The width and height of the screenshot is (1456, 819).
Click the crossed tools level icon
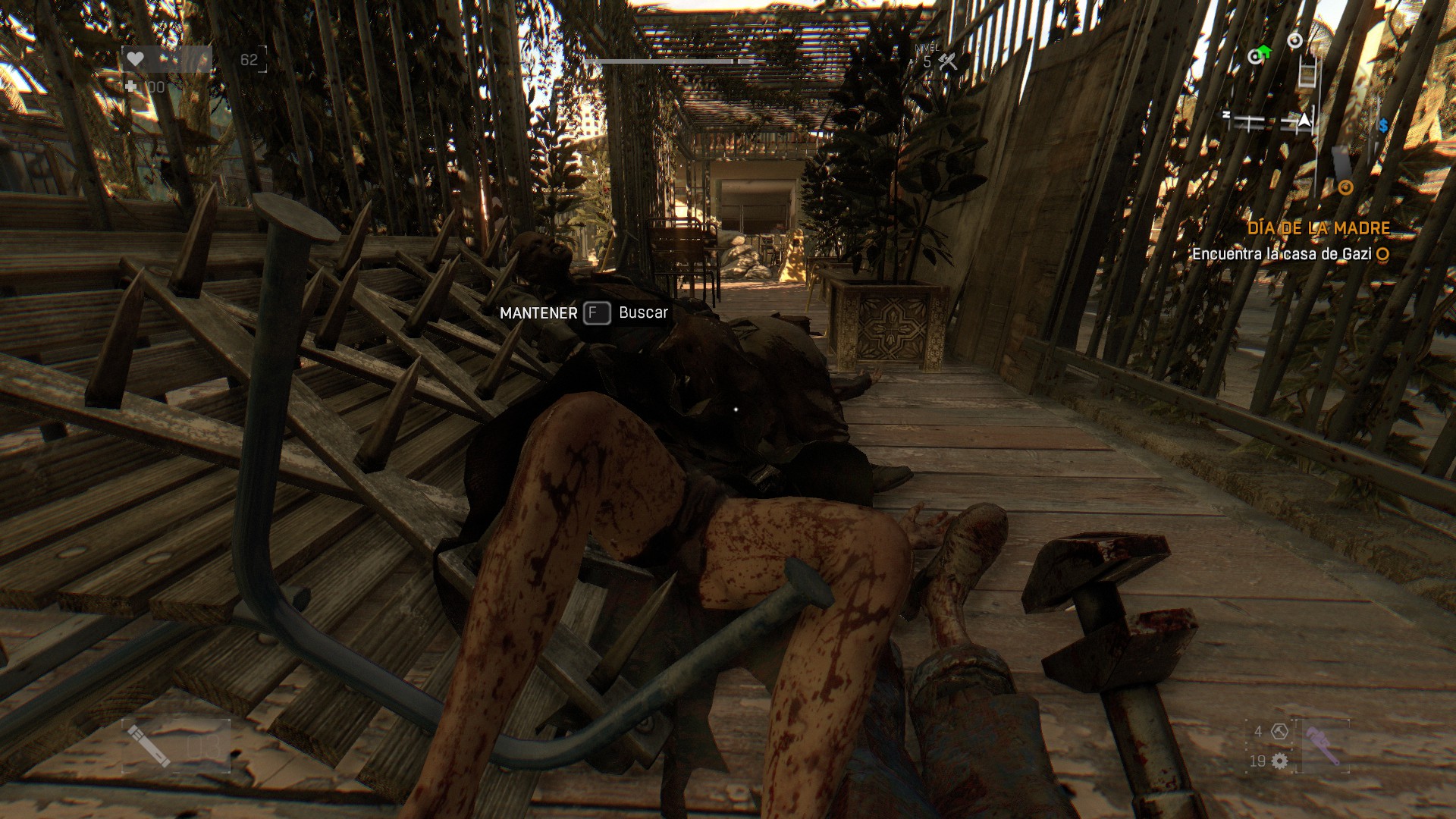pos(947,62)
